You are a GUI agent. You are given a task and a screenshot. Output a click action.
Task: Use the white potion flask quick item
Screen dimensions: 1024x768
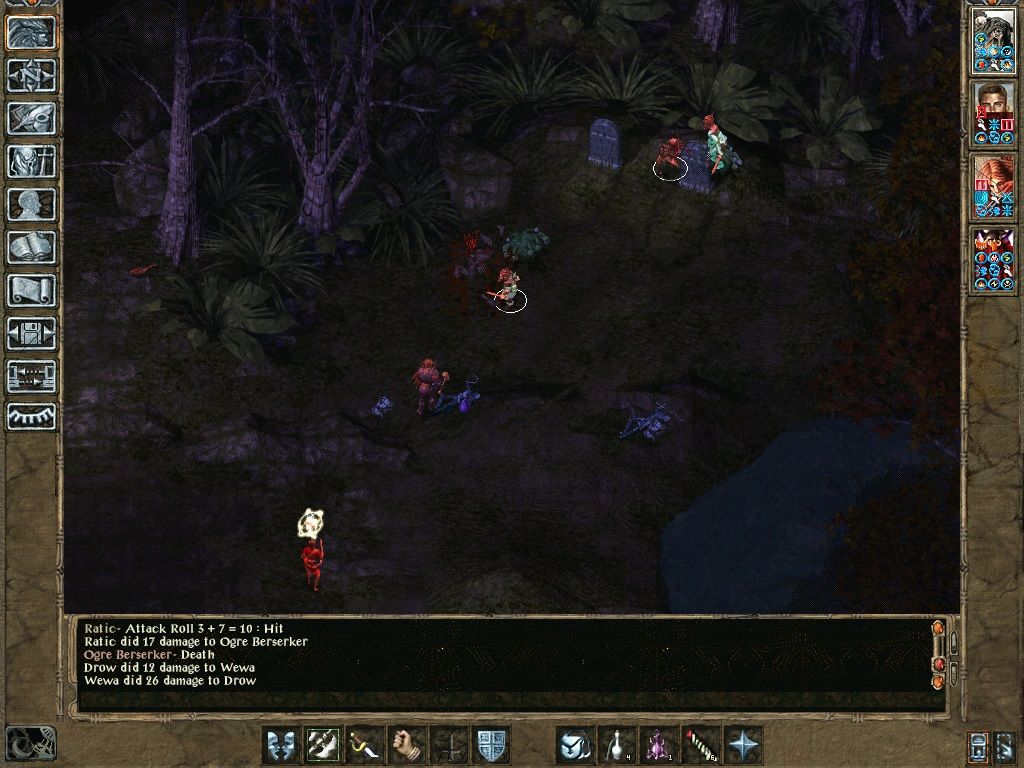(x=617, y=745)
